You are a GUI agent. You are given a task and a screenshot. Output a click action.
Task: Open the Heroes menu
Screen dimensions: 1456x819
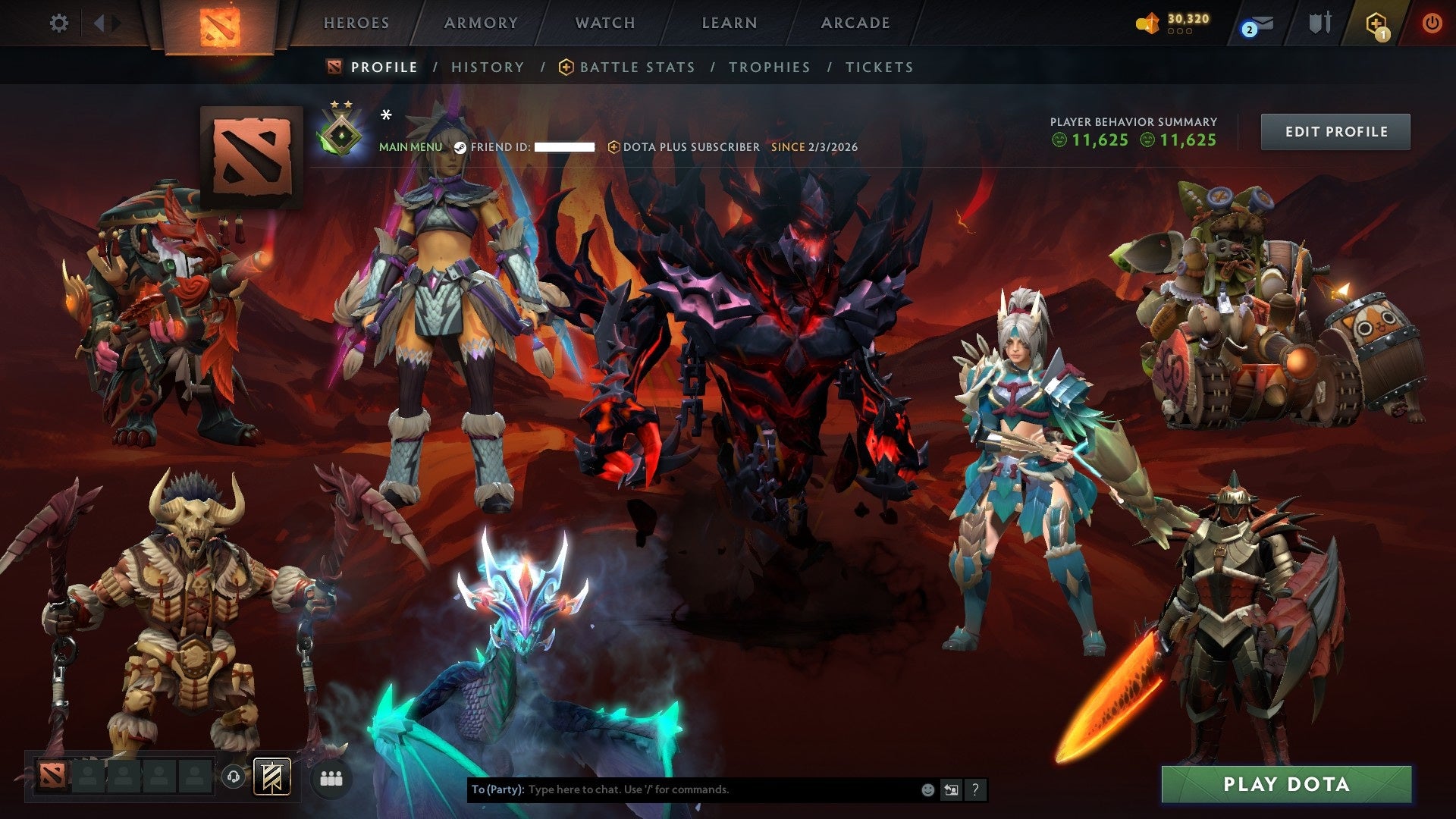[x=356, y=23]
